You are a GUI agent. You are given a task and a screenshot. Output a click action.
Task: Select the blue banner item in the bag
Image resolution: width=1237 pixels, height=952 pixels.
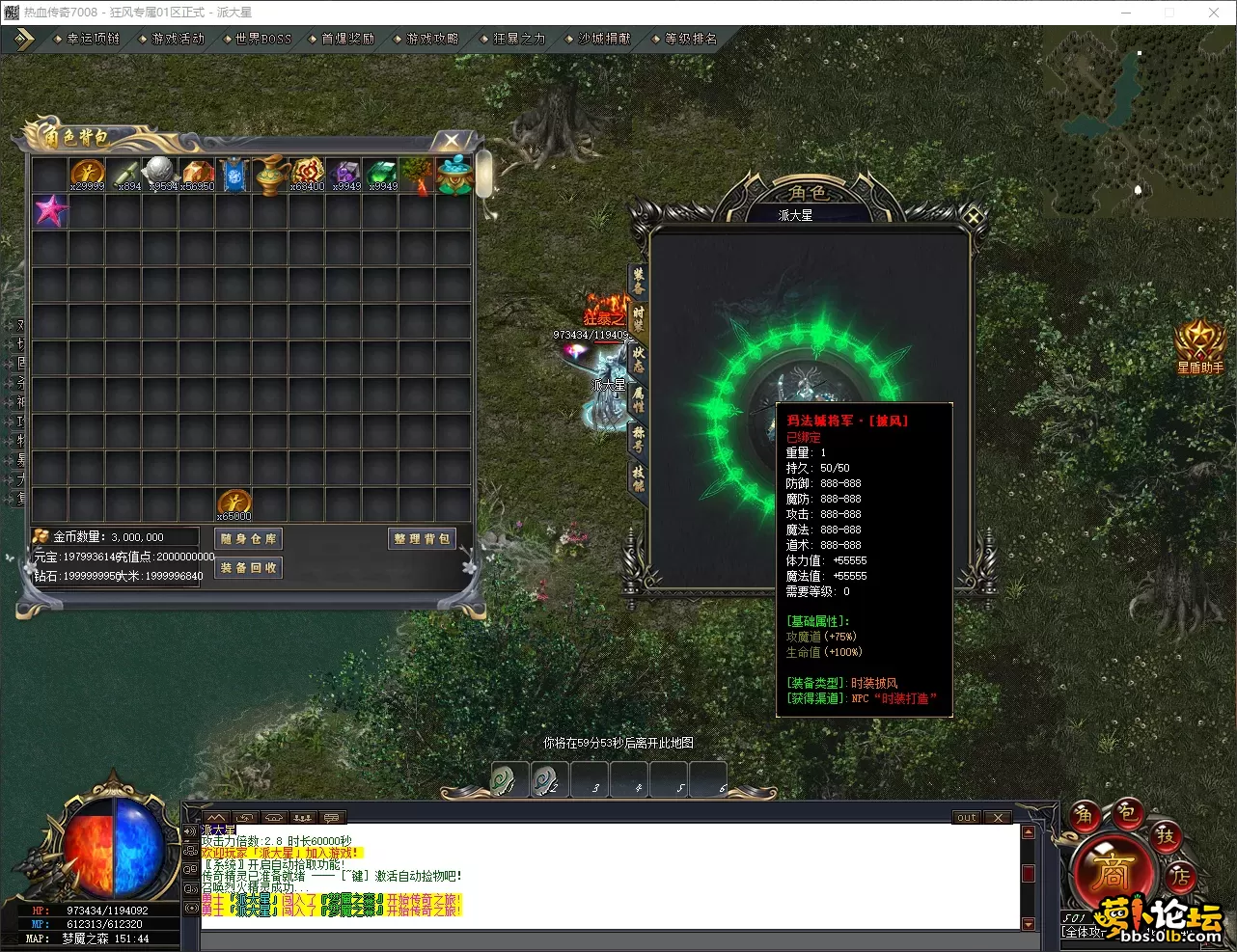pyautogui.click(x=234, y=175)
